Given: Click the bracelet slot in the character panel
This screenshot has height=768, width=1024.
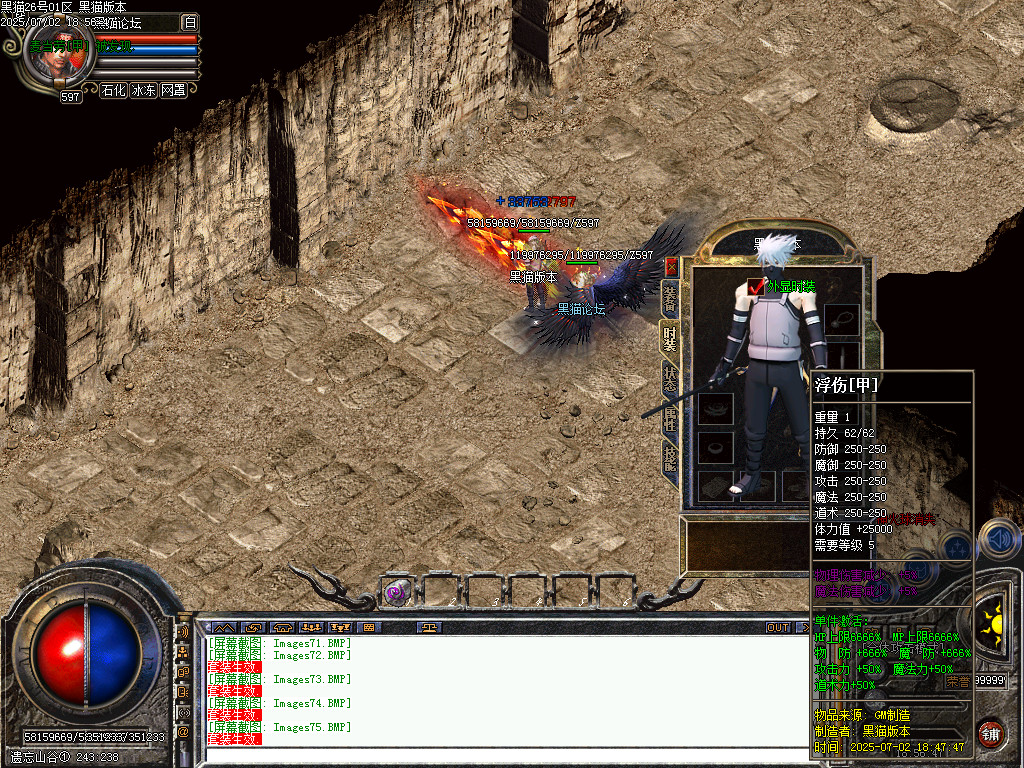Looking at the screenshot, I should [x=715, y=409].
